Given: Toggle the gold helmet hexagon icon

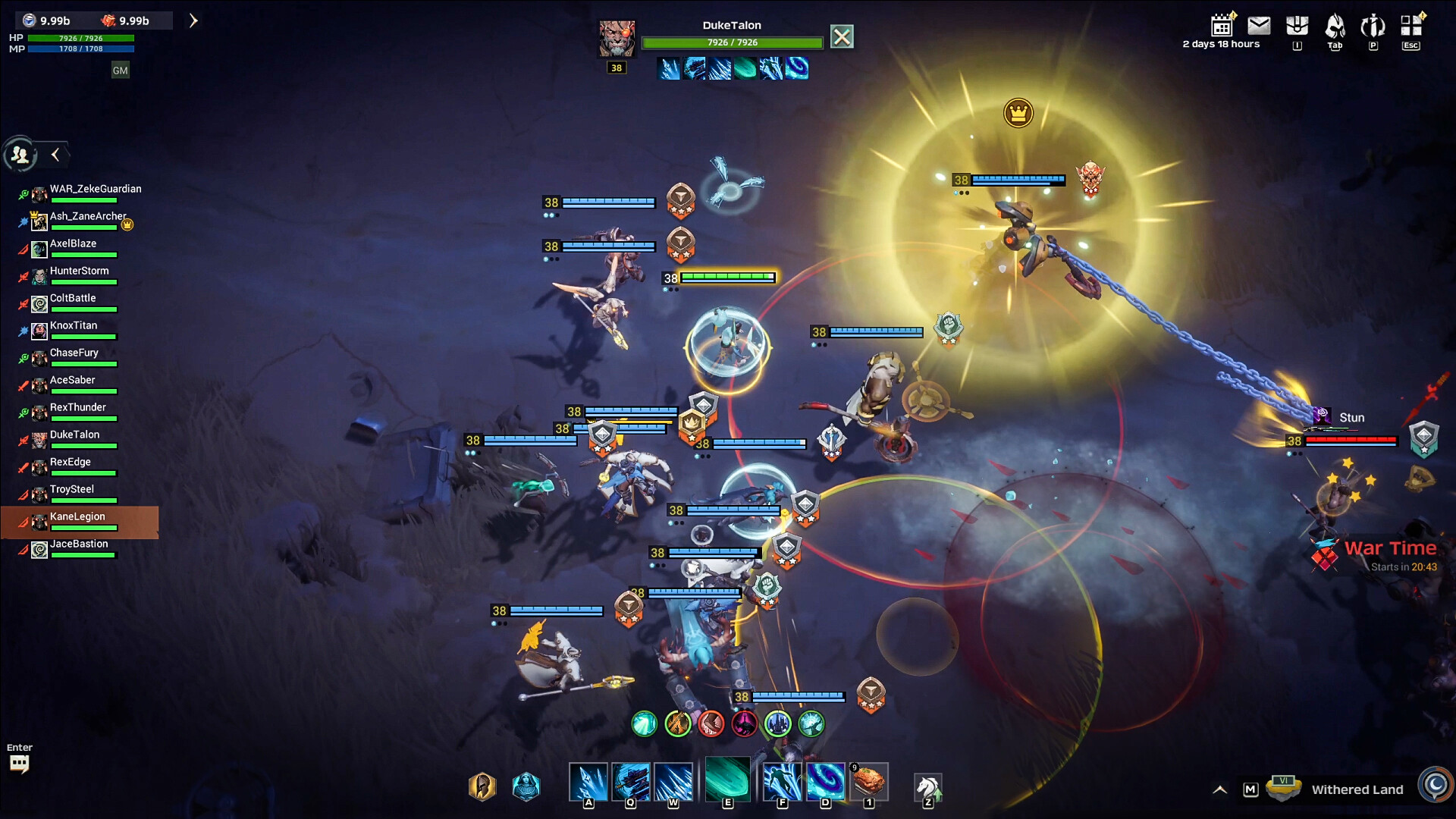Looking at the screenshot, I should [481, 786].
